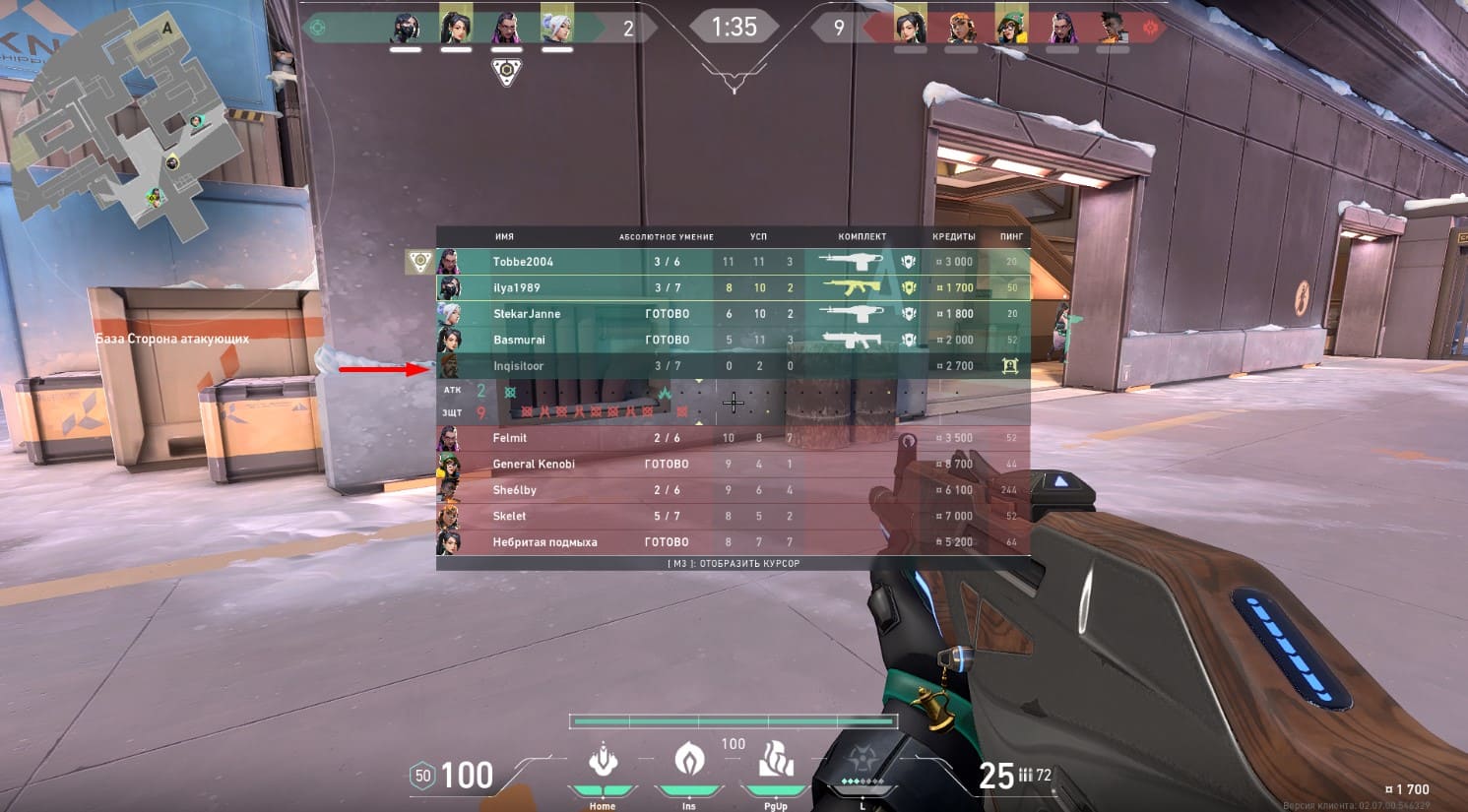
Task: Select Tobbe2004's scoreboard row
Action: [733, 262]
